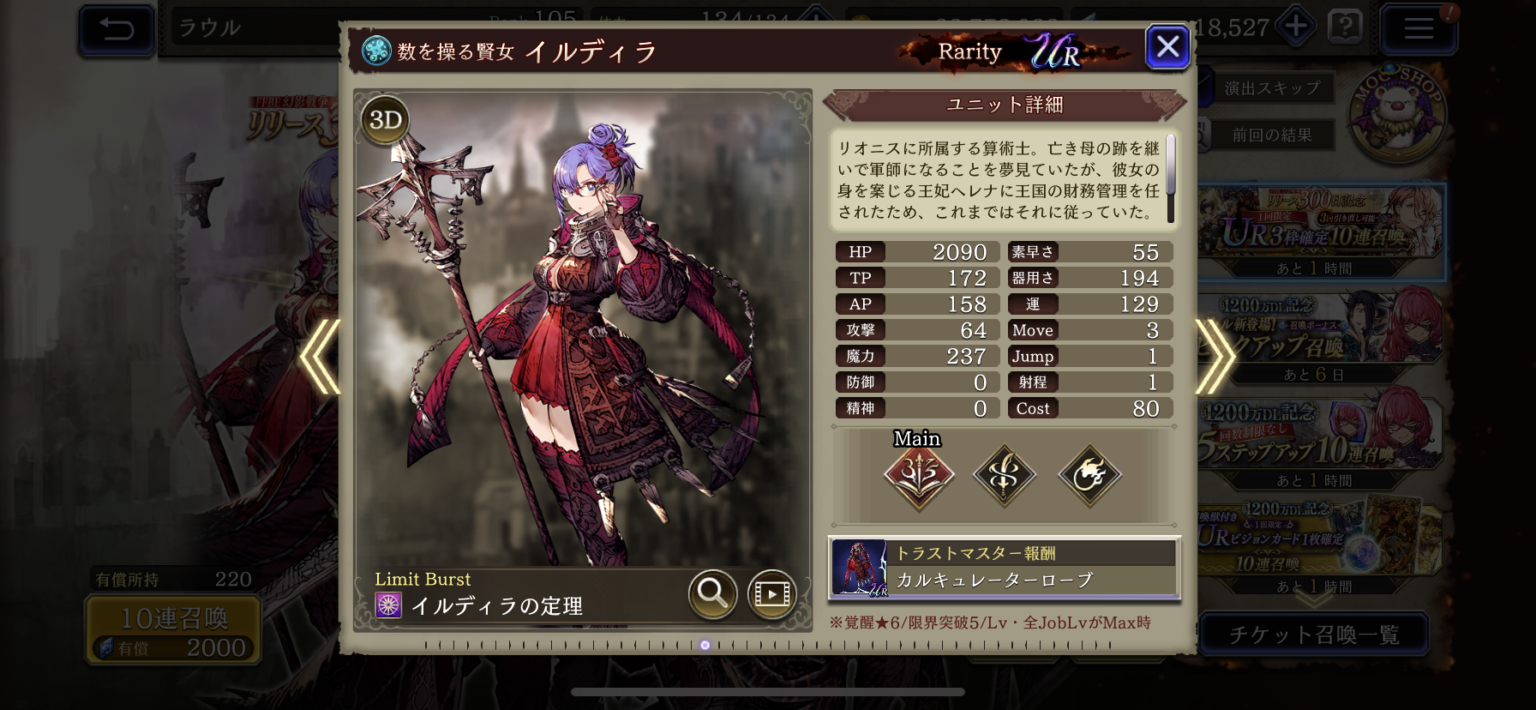This screenshot has height=710, width=1536.
Task: View the previous unit with left arrow
Action: tap(321, 356)
